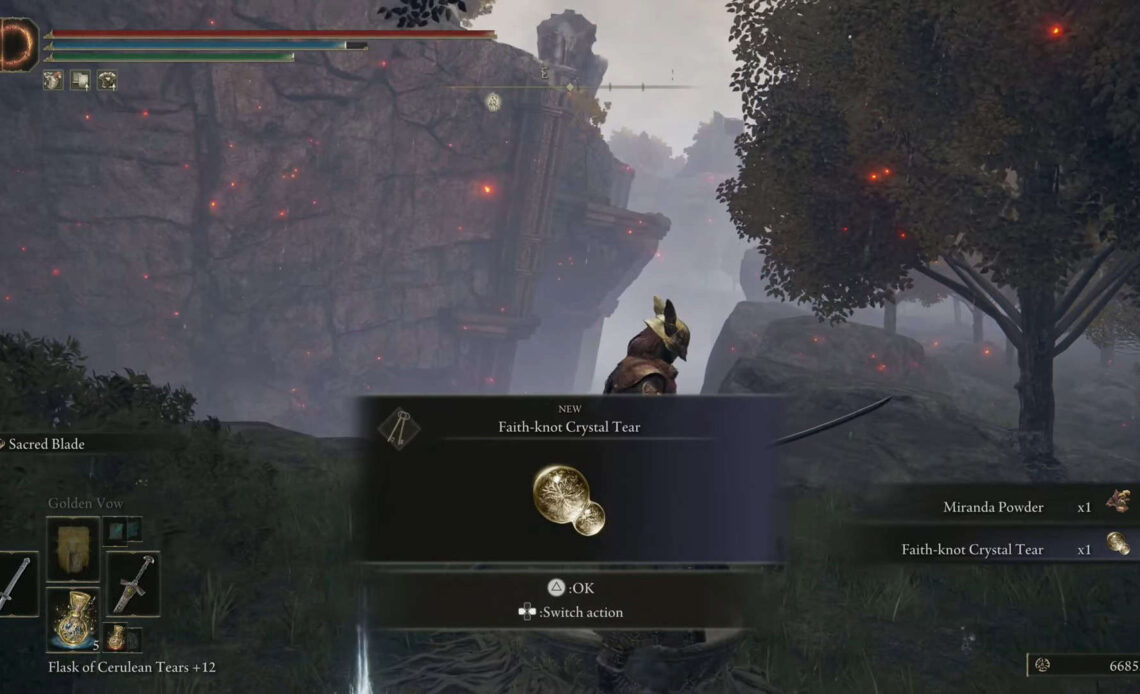The image size is (1140, 694).
Task: Click the compass bar at top
Action: [570, 87]
